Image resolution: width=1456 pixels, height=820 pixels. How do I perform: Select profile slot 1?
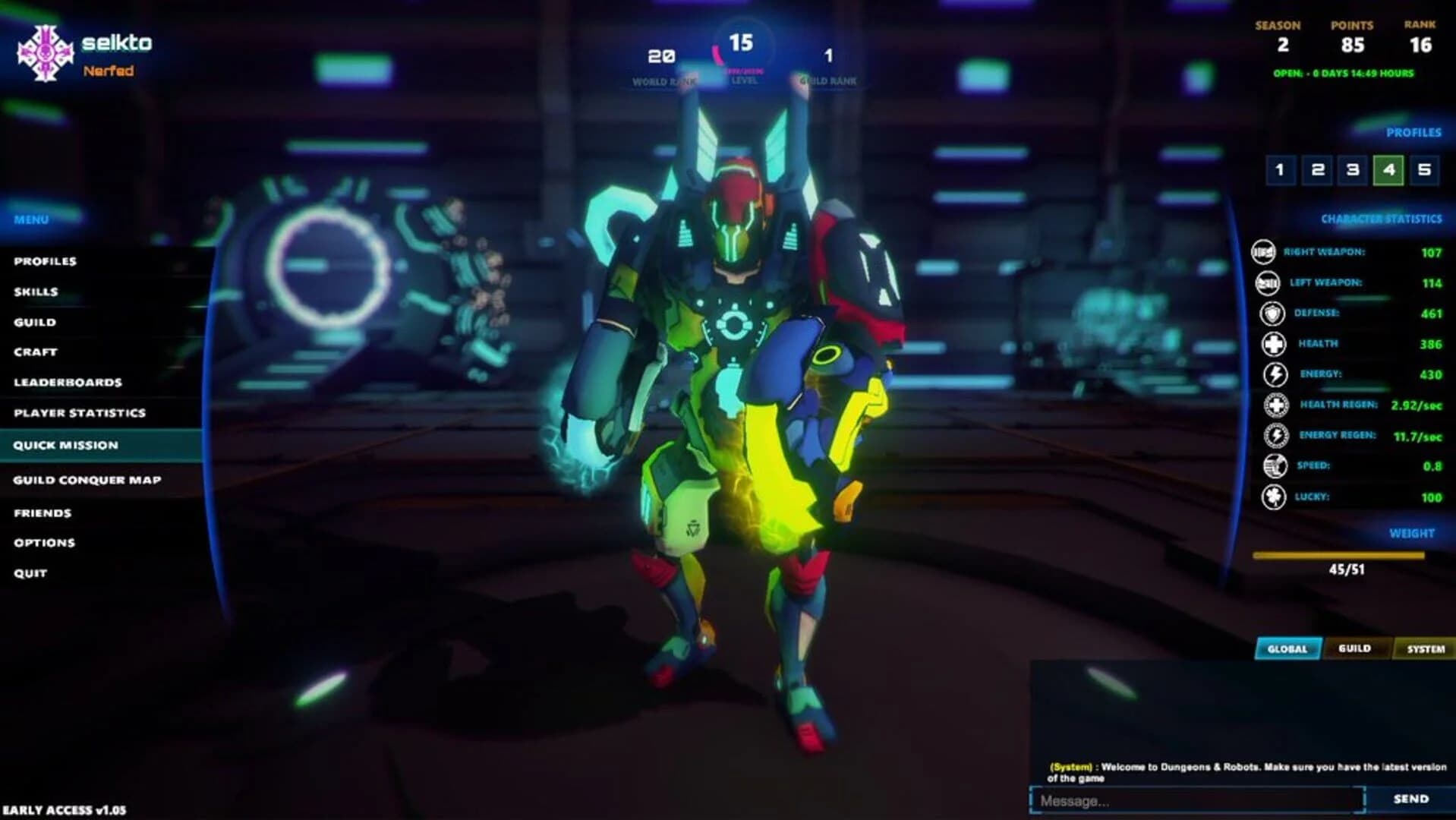point(1282,172)
